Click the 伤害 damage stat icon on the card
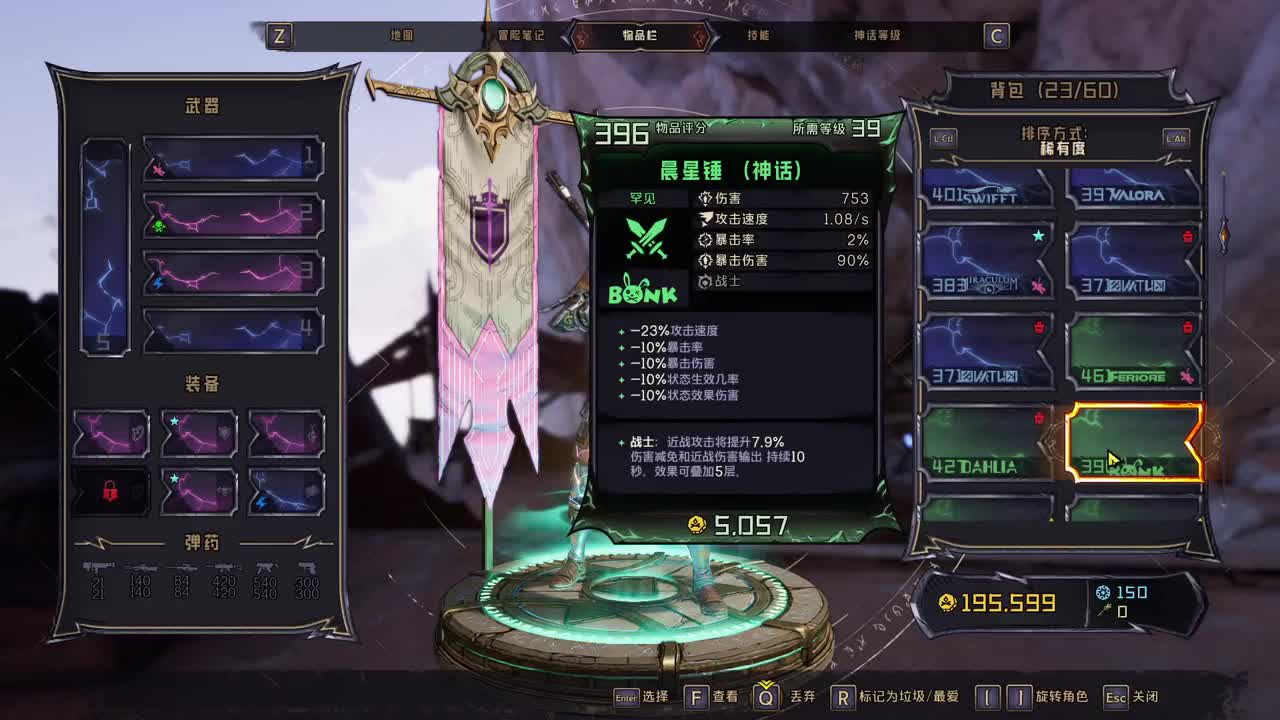This screenshot has height=720, width=1280. pos(705,199)
